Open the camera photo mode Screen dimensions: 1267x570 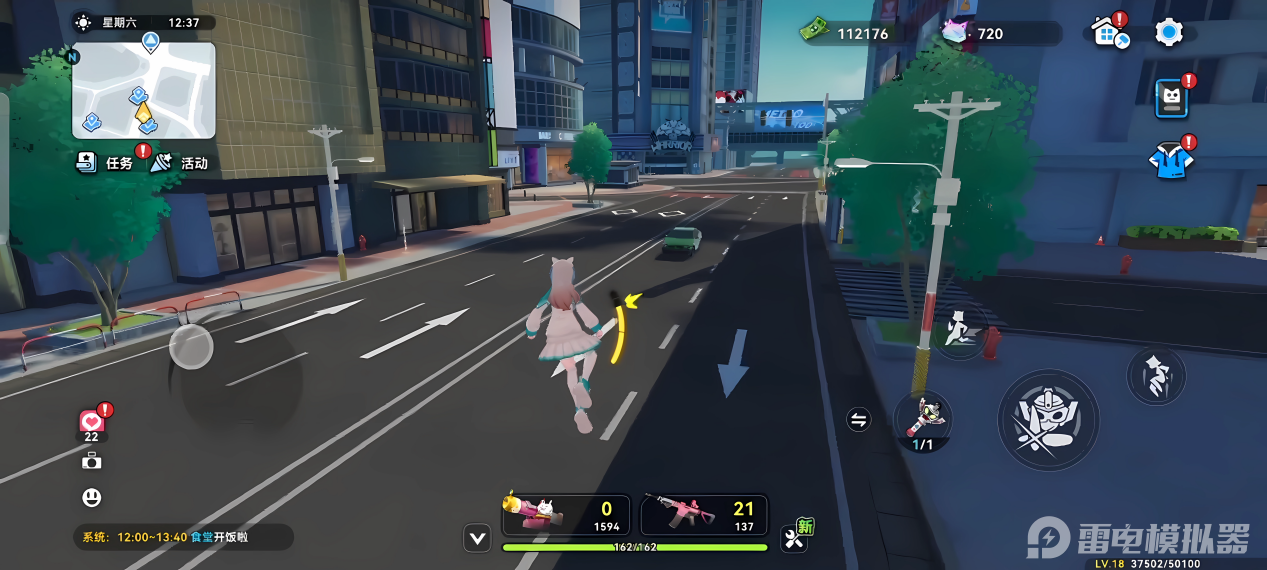[92, 460]
